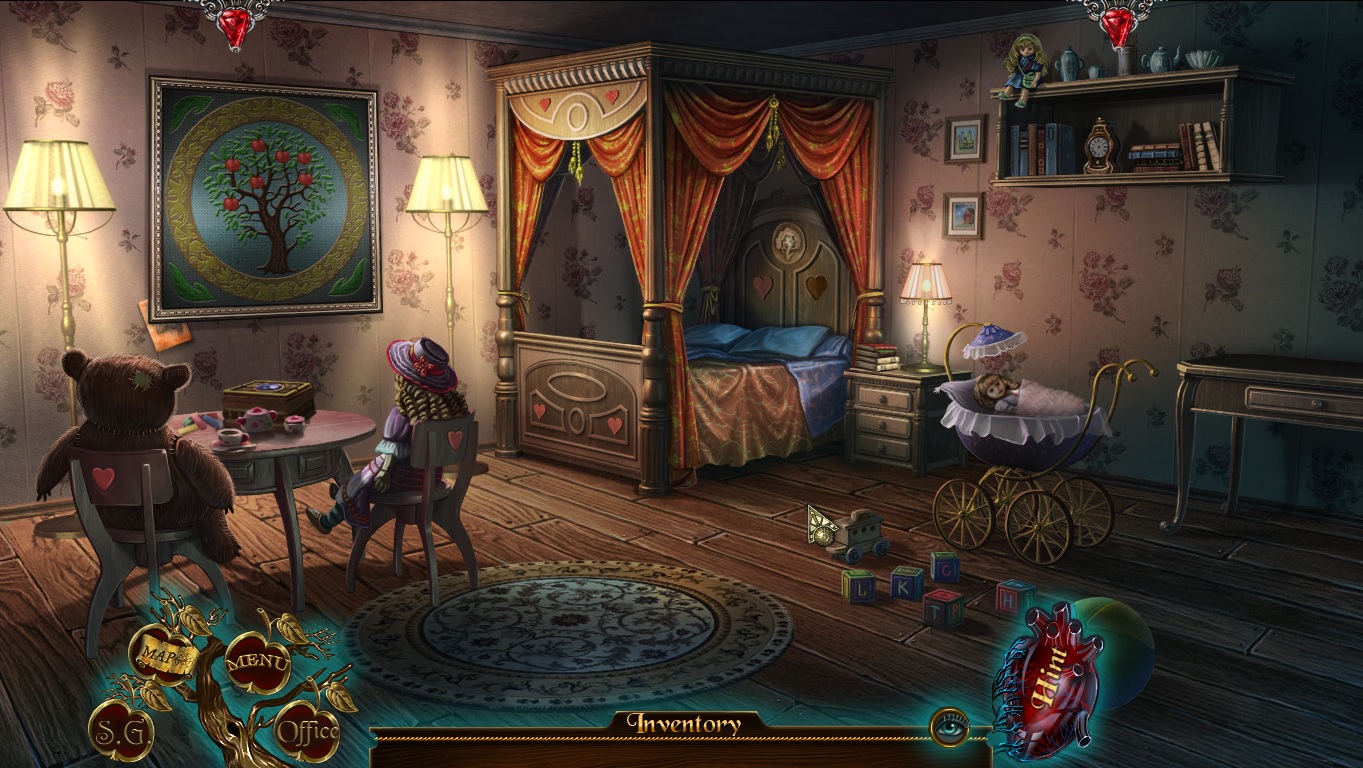The width and height of the screenshot is (1363, 768).
Task: Open the game MENU apple
Action: 256,661
